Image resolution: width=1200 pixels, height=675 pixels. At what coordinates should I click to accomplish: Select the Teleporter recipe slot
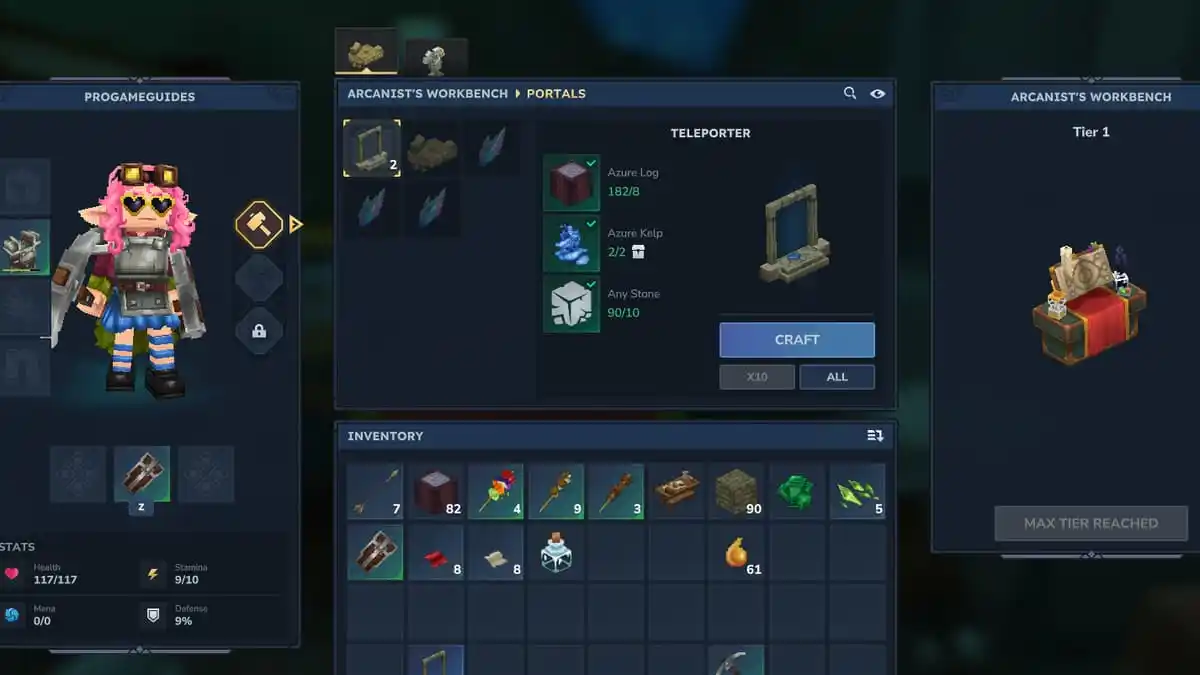(x=372, y=148)
